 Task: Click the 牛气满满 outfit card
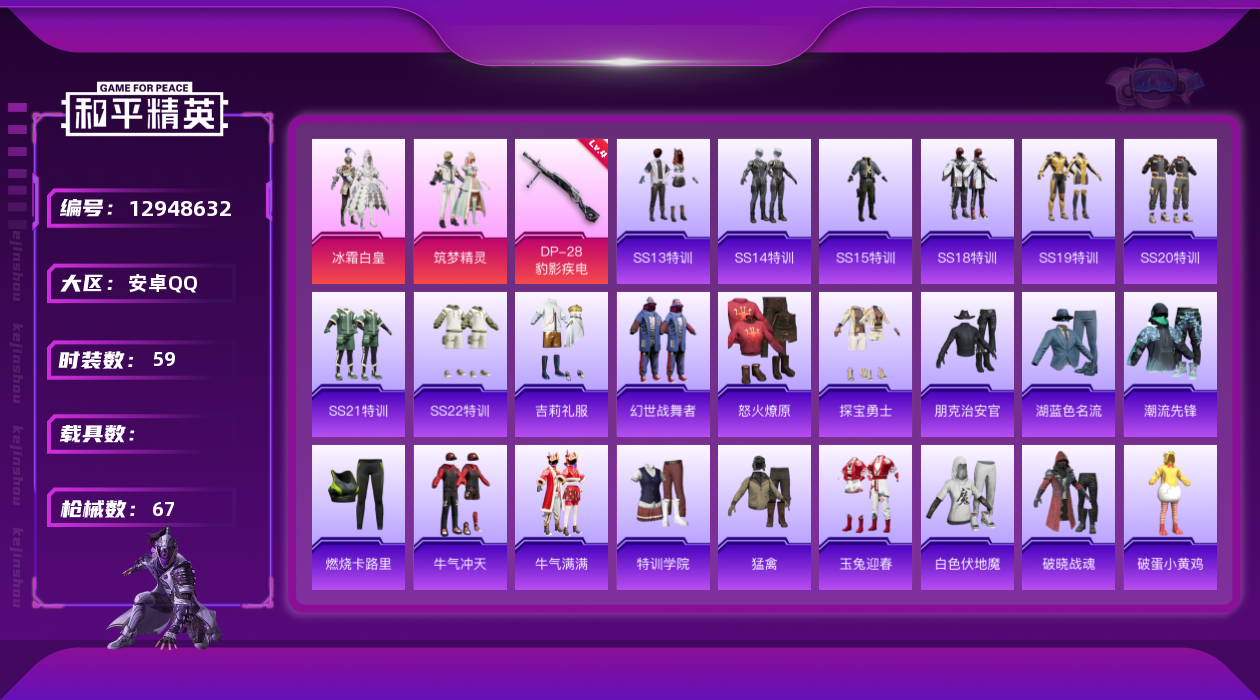pyautogui.click(x=561, y=517)
